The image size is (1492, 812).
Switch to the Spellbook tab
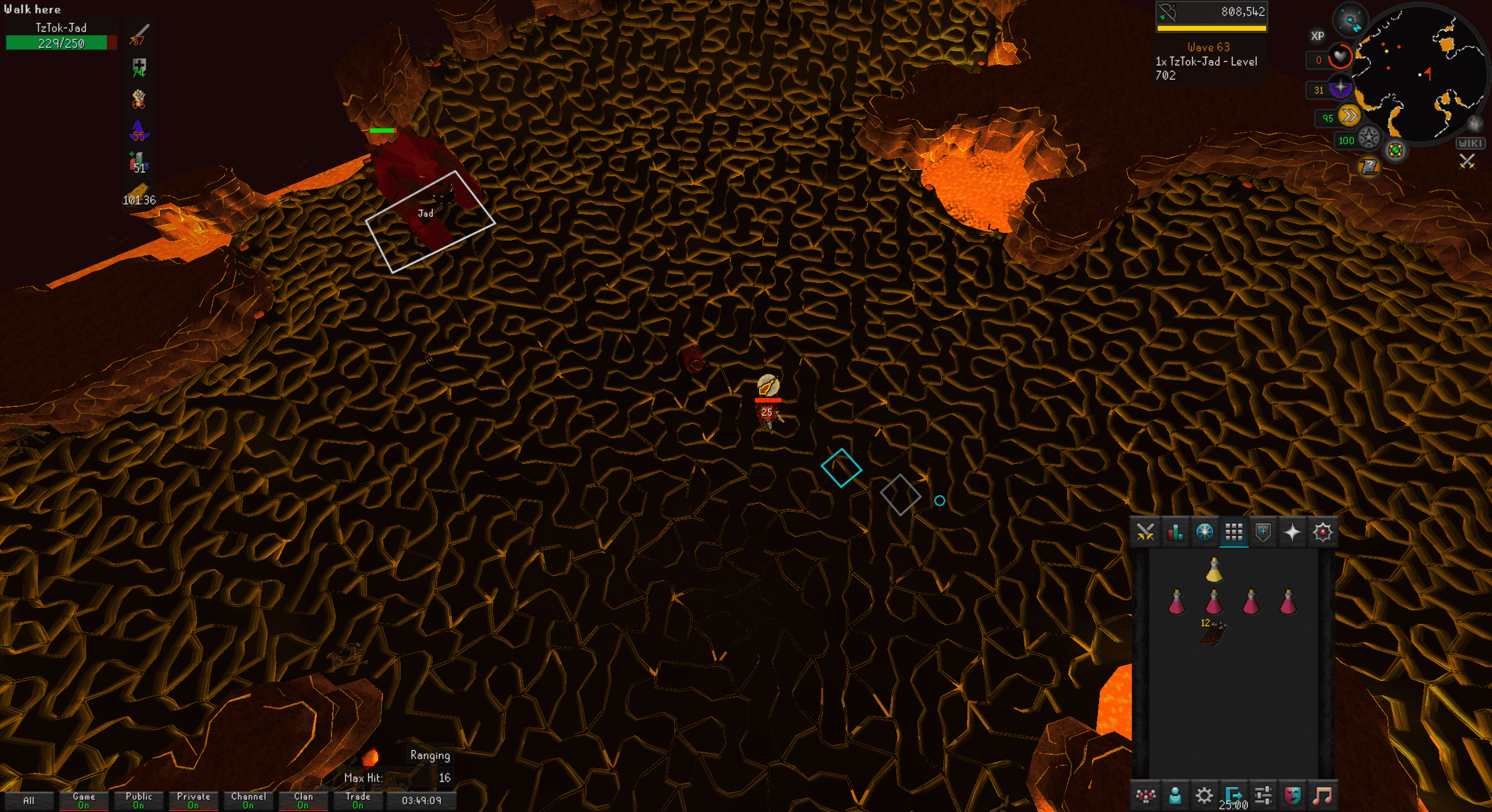tap(1323, 532)
